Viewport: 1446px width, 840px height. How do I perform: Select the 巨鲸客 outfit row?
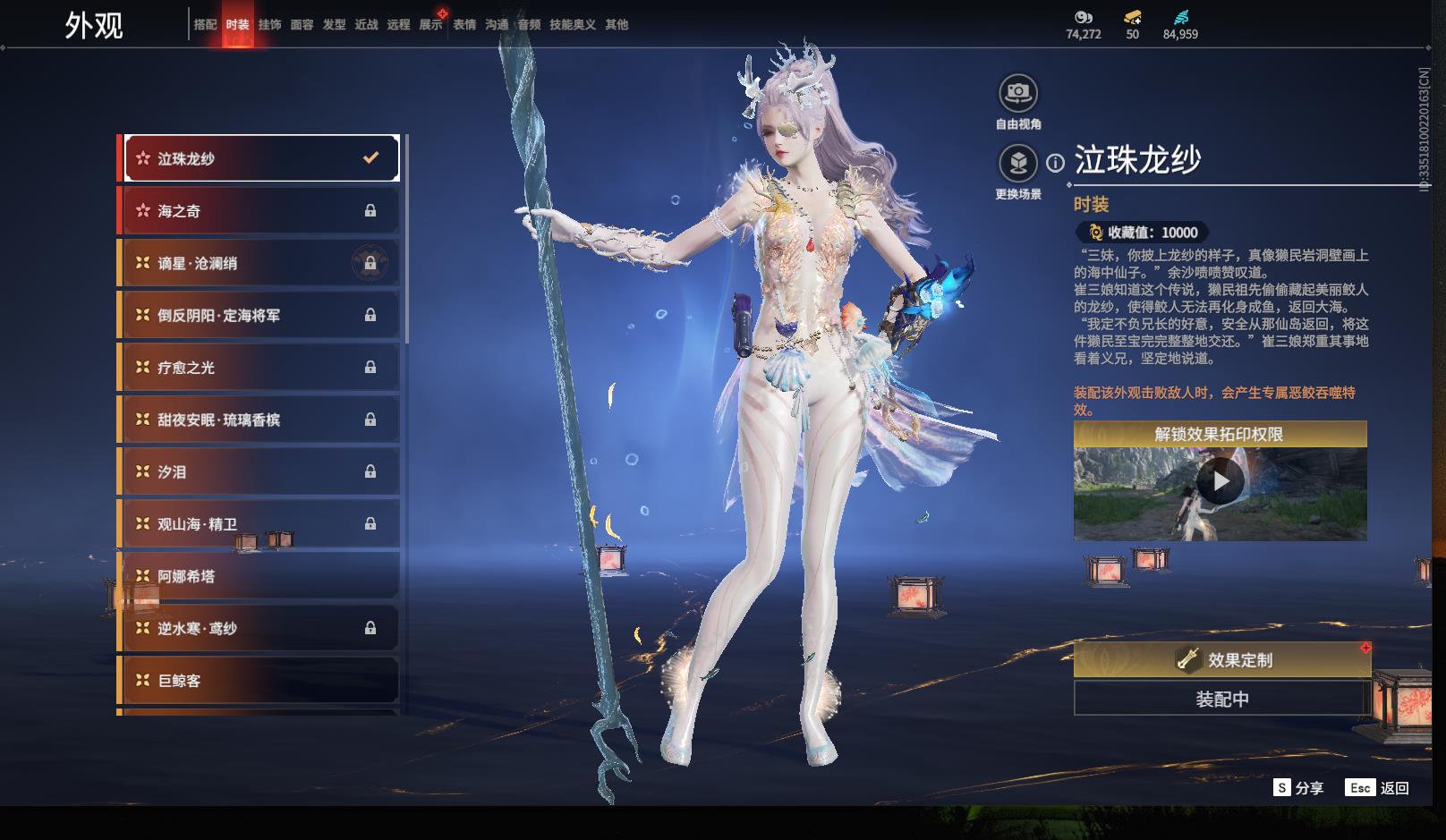click(x=259, y=681)
